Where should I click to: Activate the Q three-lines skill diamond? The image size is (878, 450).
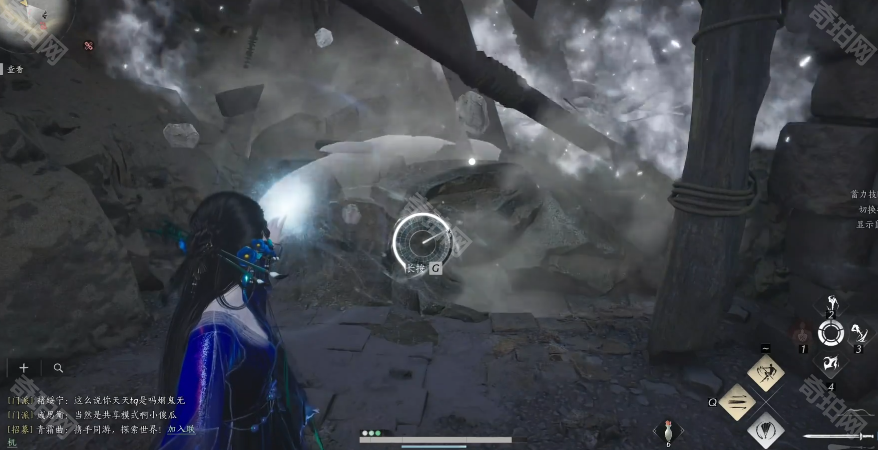tap(735, 402)
